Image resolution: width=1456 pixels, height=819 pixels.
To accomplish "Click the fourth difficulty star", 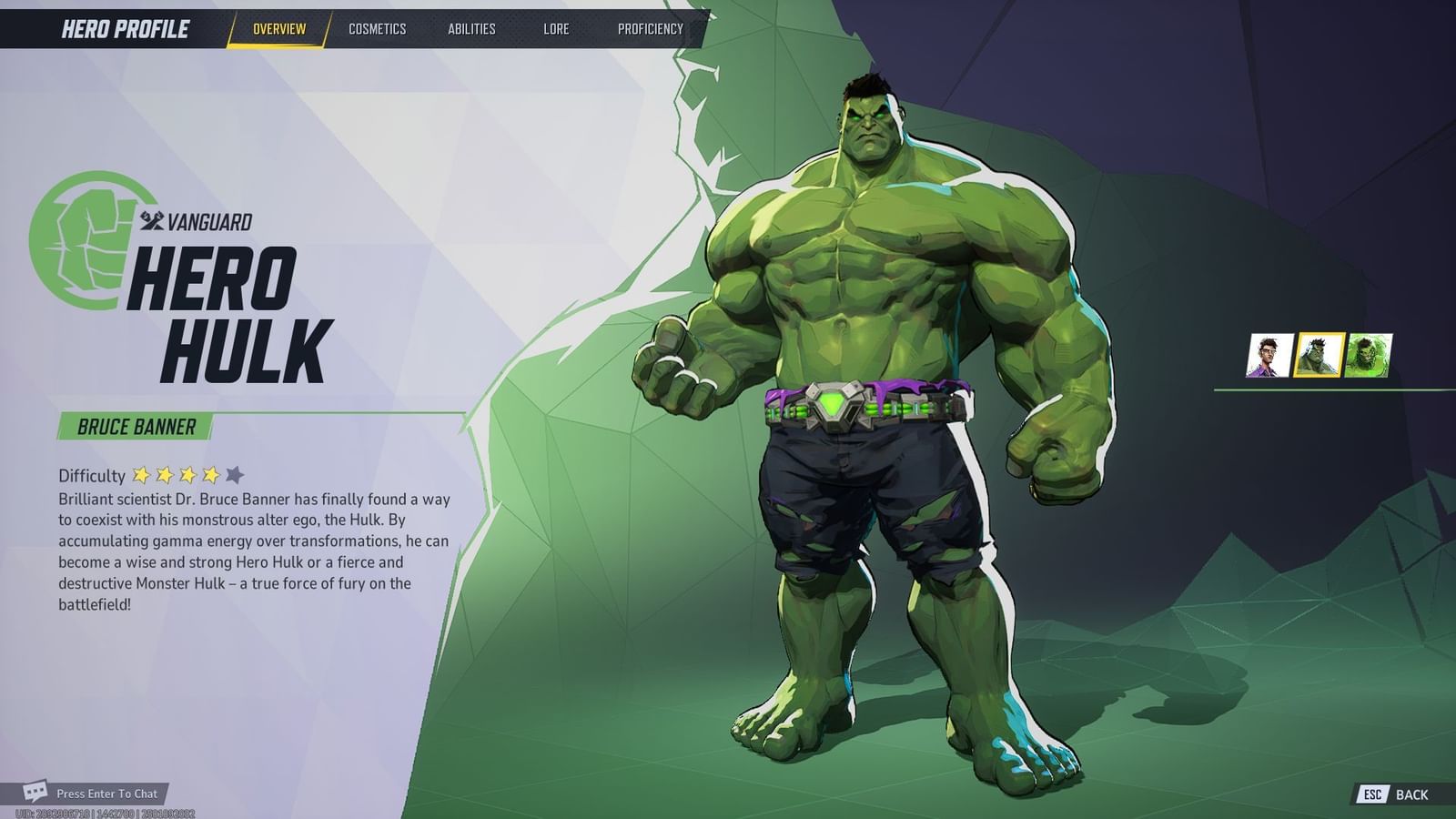I will click(x=209, y=474).
